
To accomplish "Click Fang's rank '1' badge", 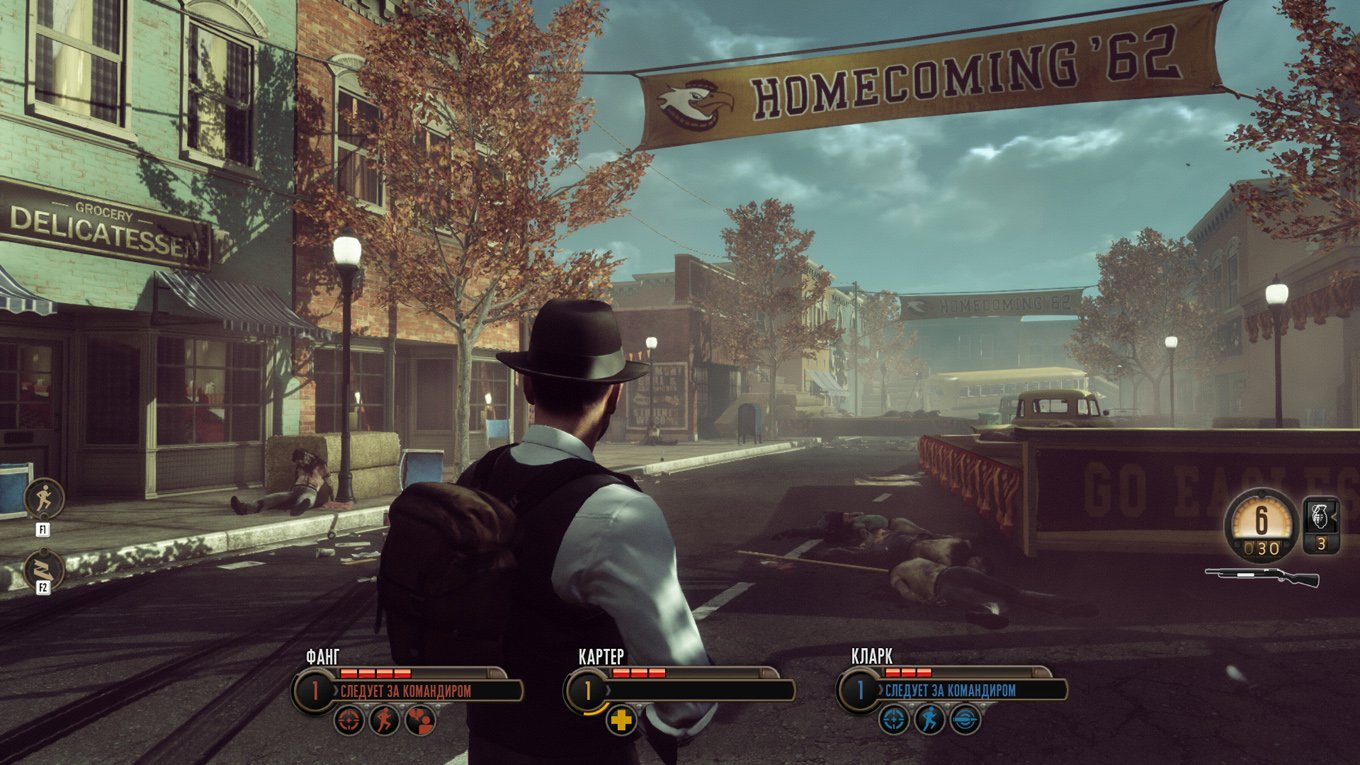I will tap(316, 690).
